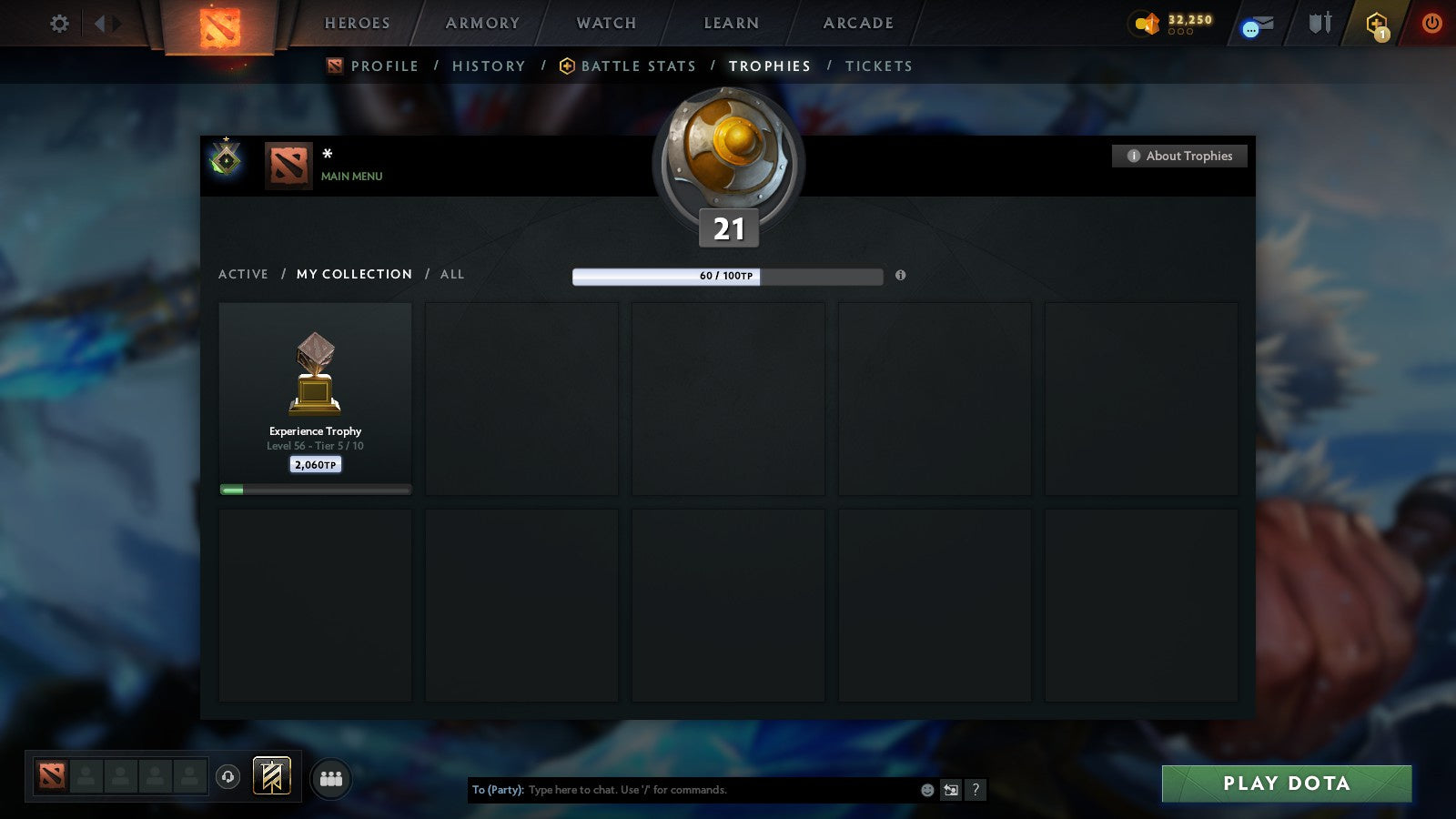Click the 60/100 TP progress bar
Viewport: 1456px width, 819px height.
tap(725, 276)
